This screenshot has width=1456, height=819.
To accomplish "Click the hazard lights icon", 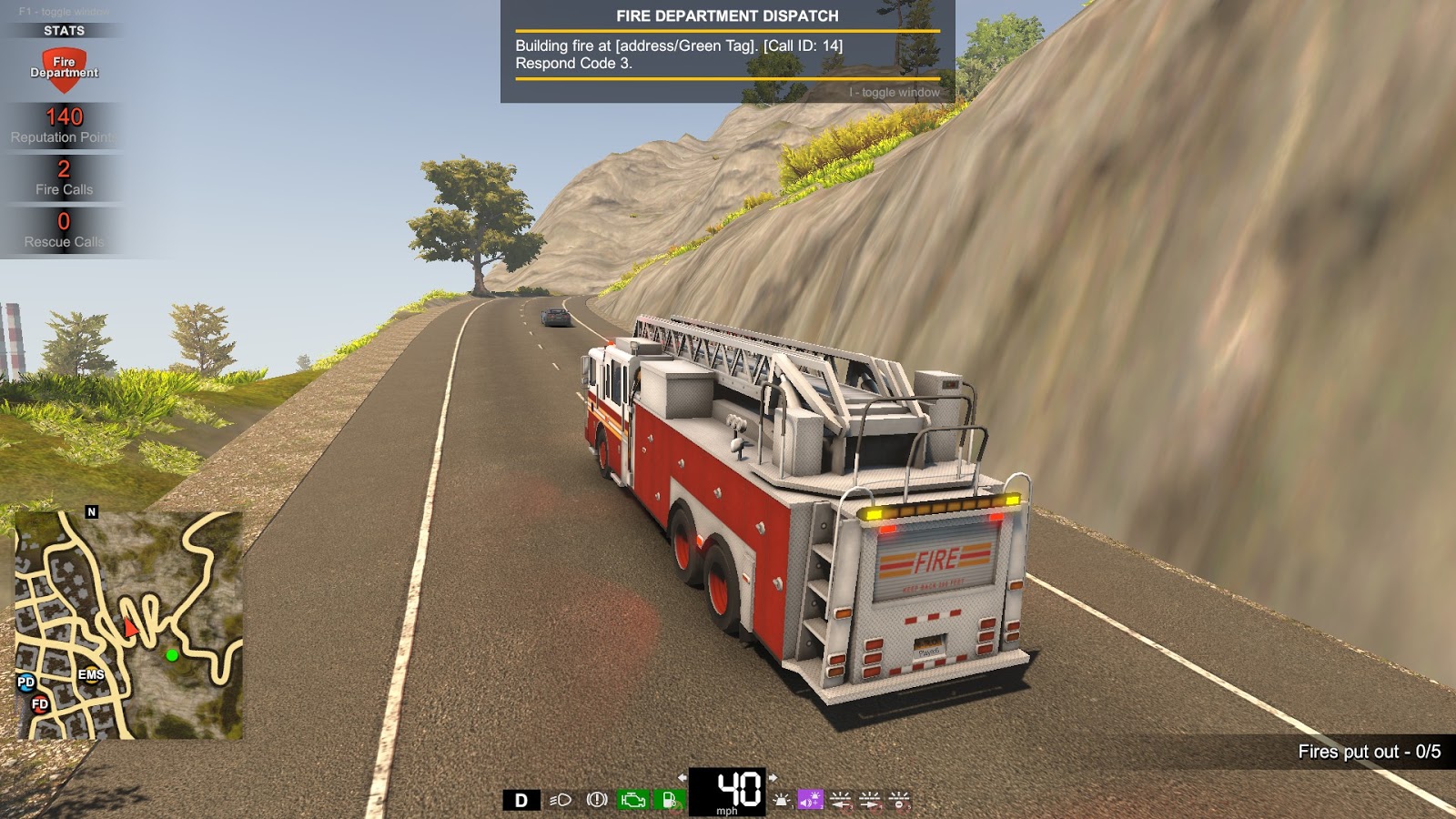I will coord(900,801).
